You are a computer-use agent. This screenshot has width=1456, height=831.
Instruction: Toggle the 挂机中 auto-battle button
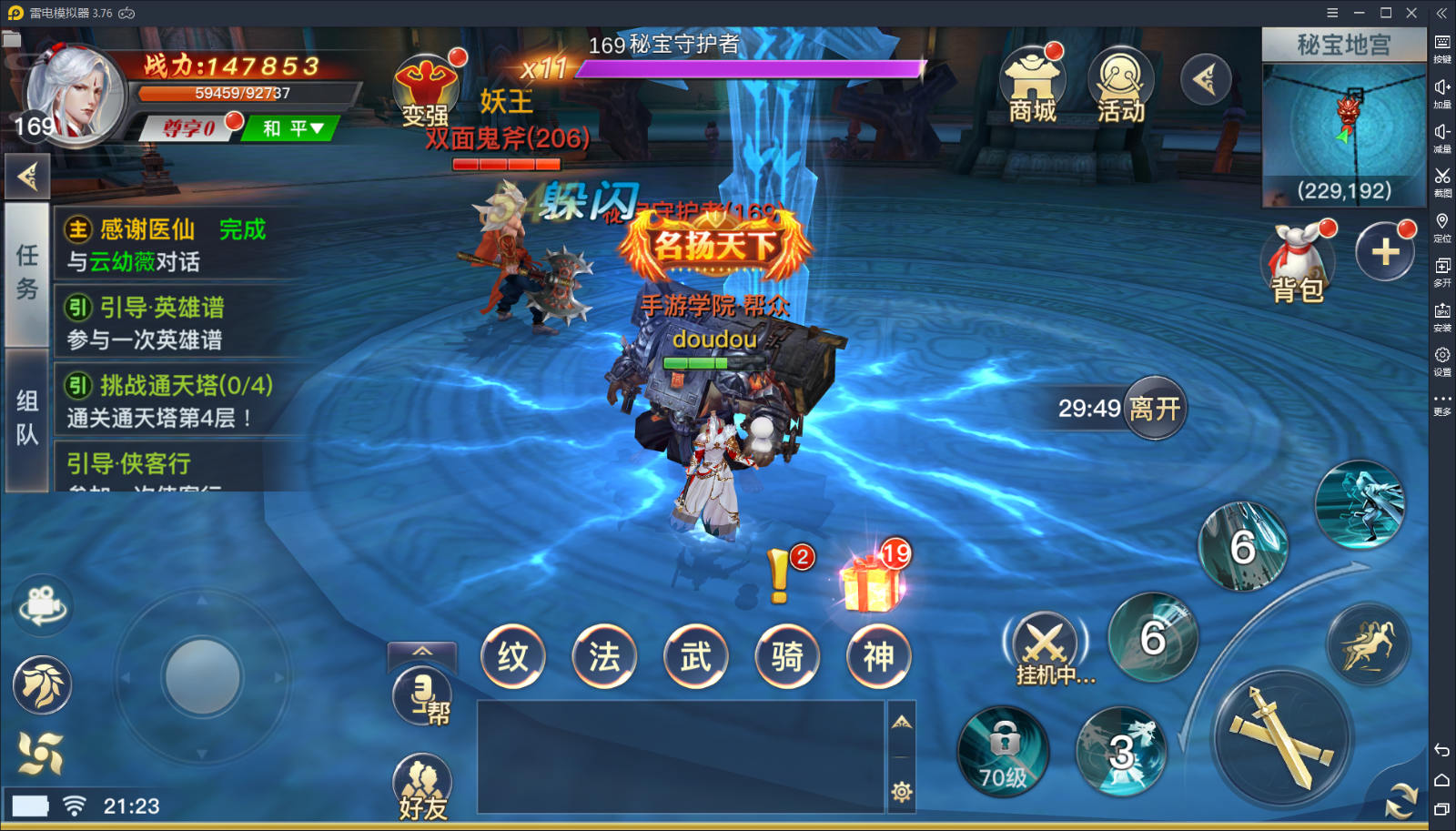pos(1046,648)
